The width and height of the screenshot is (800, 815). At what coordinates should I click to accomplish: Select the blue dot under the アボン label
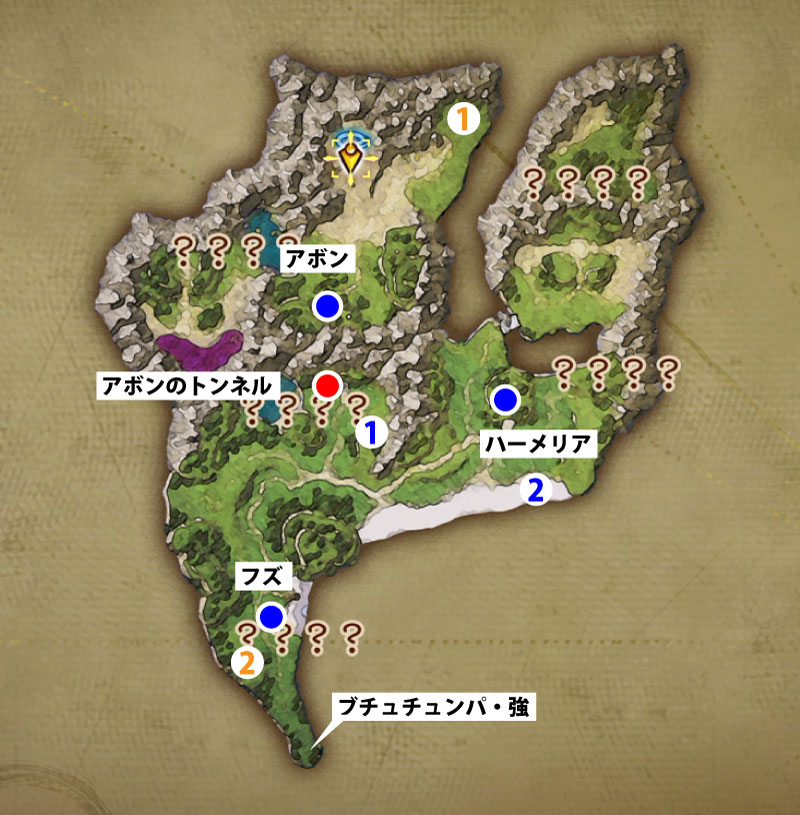(x=326, y=306)
